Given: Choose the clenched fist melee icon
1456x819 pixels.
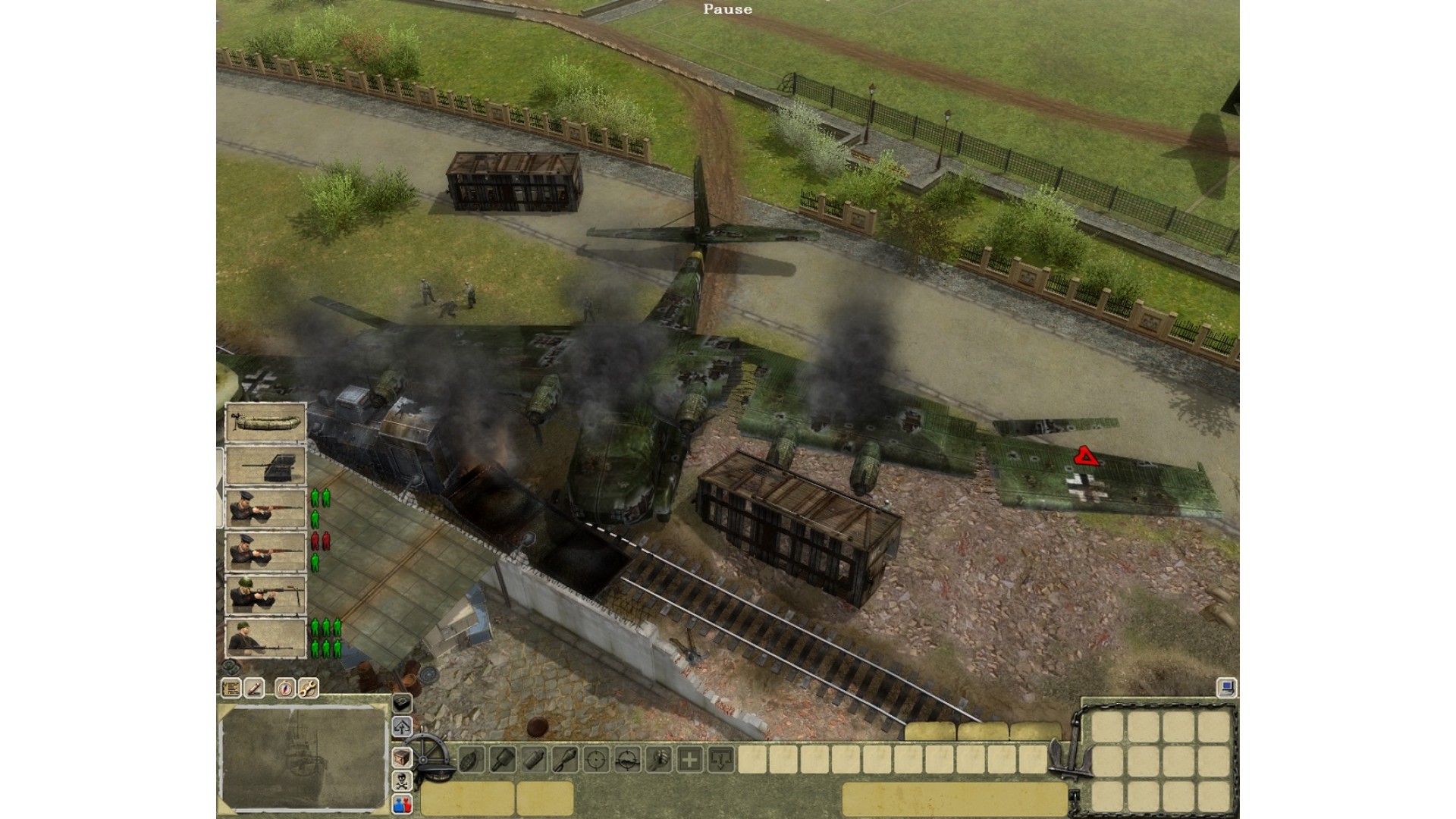Looking at the screenshot, I should pos(658,758).
